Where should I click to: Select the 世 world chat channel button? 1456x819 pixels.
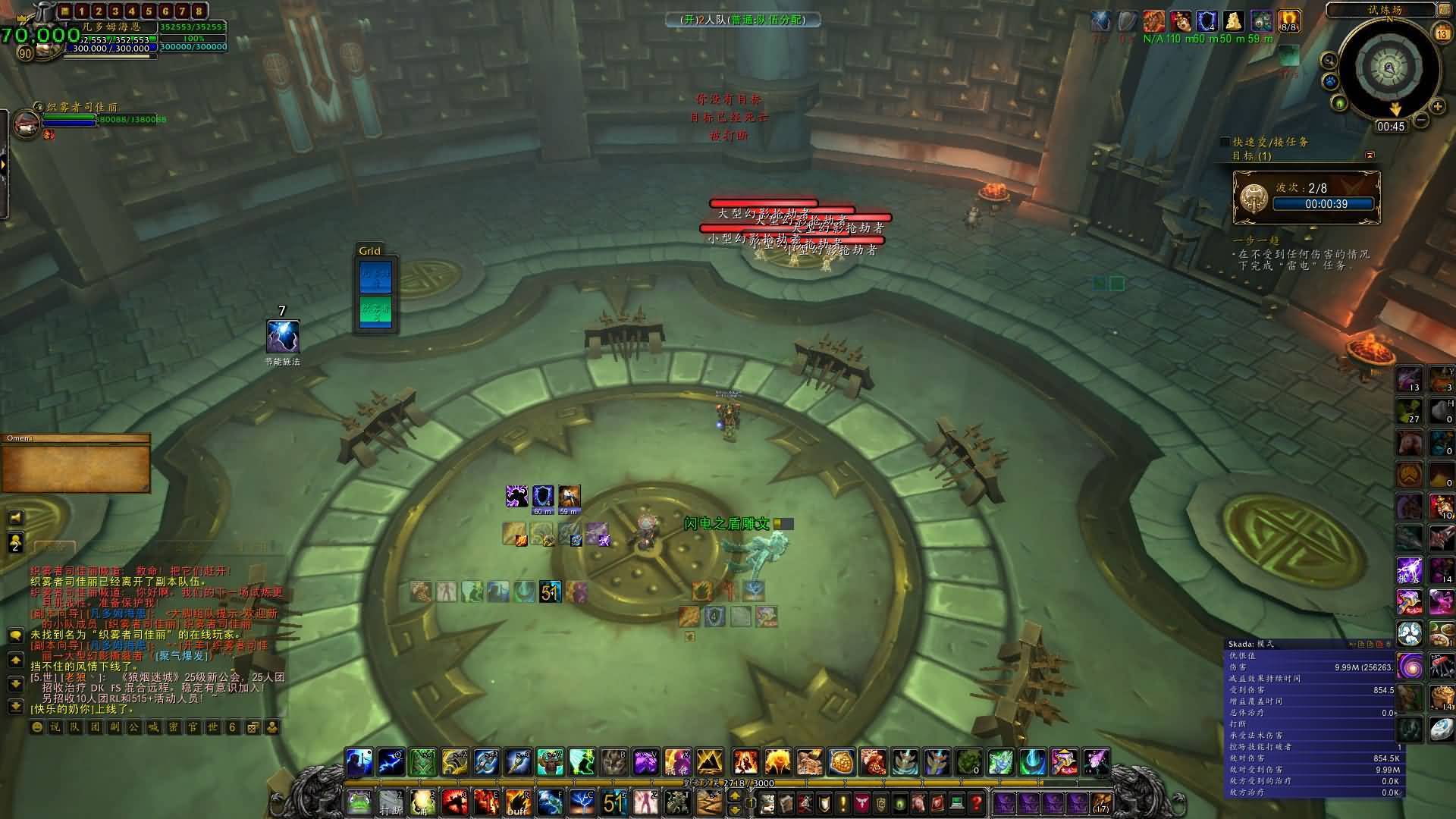pos(213,726)
